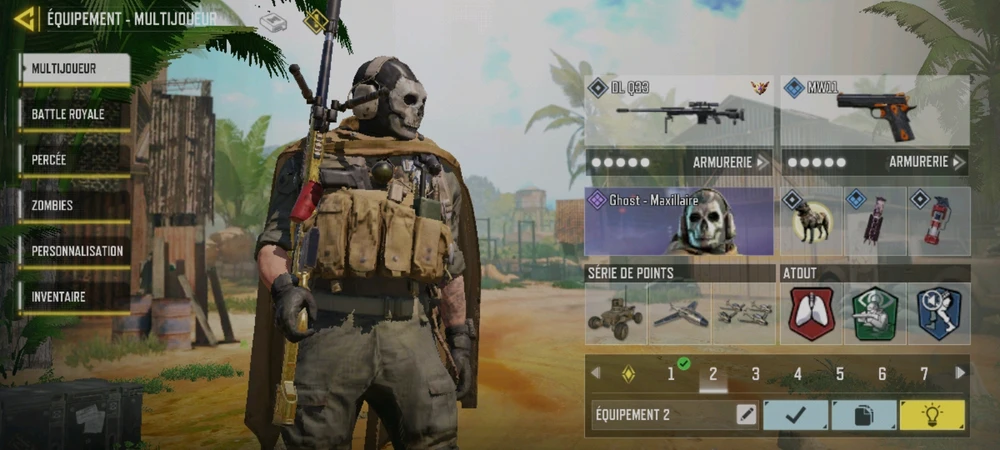Viewport: 1000px width, 450px height.
Task: Rename loadout with the pencil icon
Action: tap(746, 415)
